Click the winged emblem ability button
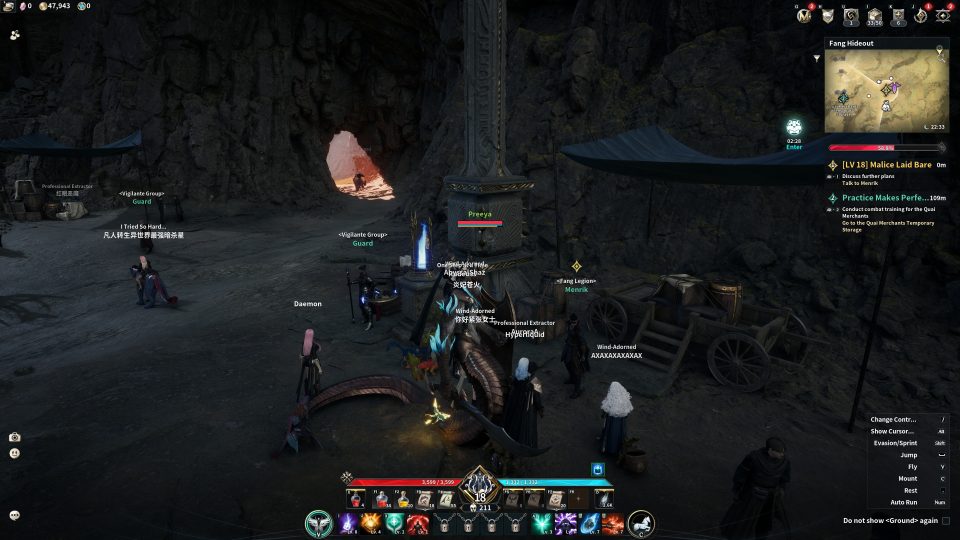The width and height of the screenshot is (960, 540). tap(319, 522)
